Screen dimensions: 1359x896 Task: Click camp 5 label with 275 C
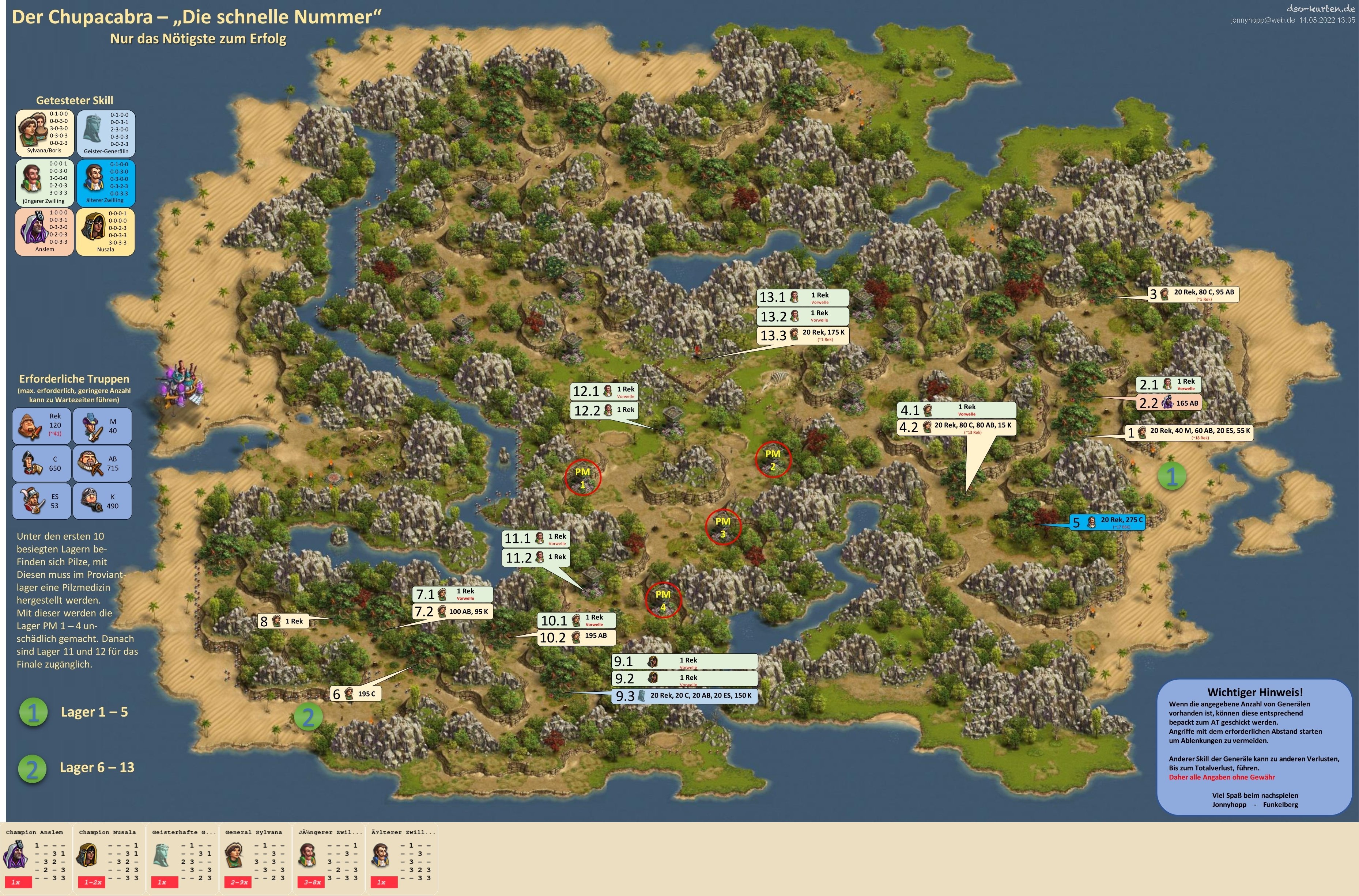(1107, 522)
